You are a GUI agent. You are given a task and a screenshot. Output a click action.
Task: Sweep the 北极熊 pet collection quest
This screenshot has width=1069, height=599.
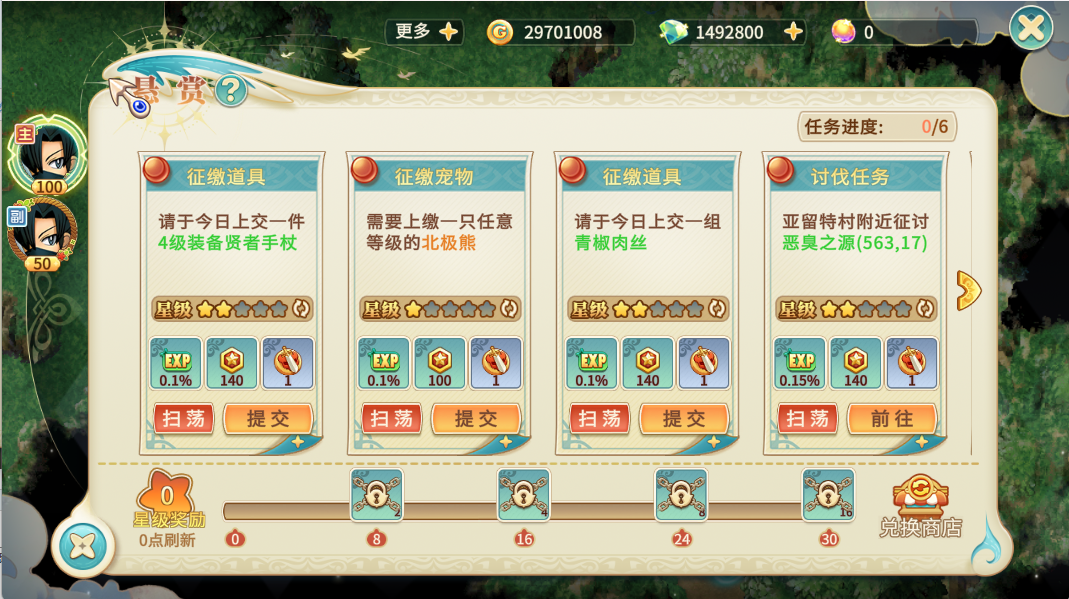pyautogui.click(x=391, y=419)
